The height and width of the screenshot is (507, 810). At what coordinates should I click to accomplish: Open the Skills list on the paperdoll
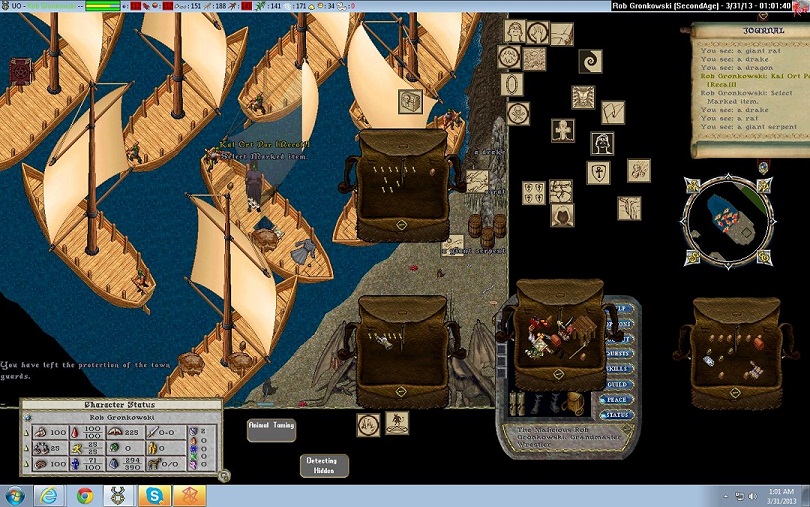[617, 368]
